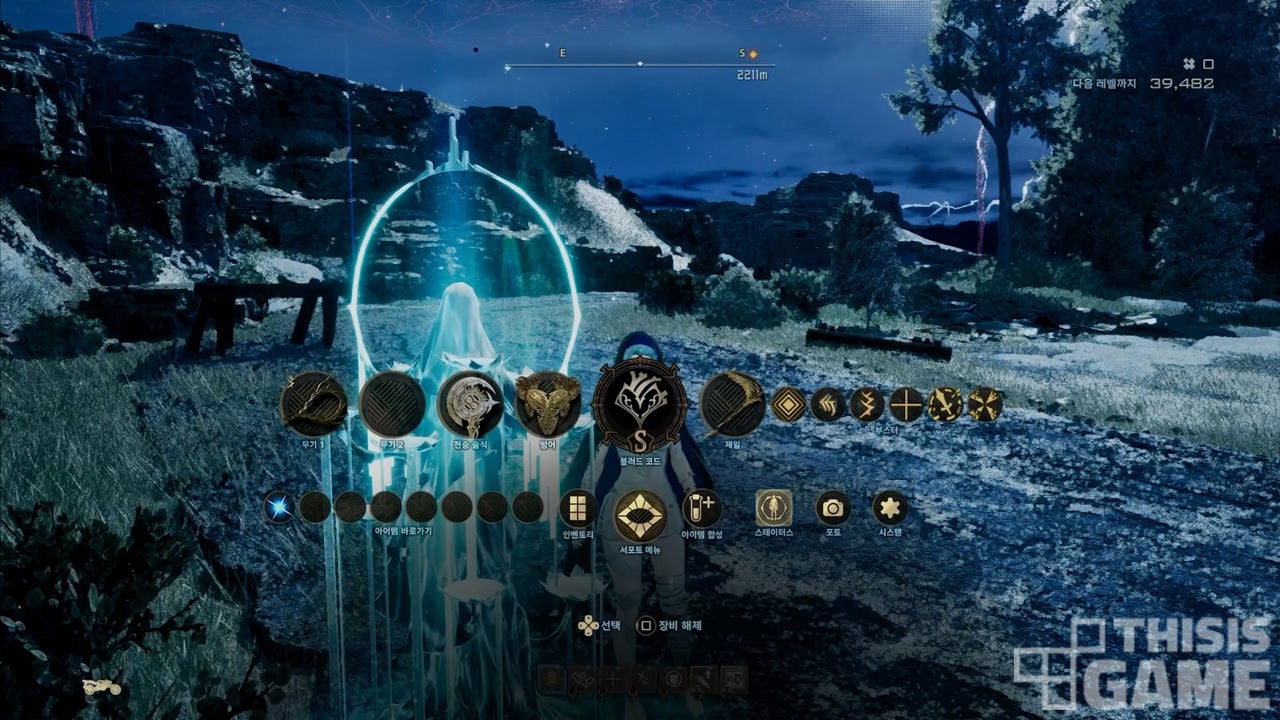This screenshot has width=1280, height=720.
Task: Select the Weapon 1 (무기 1) slot
Action: click(313, 404)
